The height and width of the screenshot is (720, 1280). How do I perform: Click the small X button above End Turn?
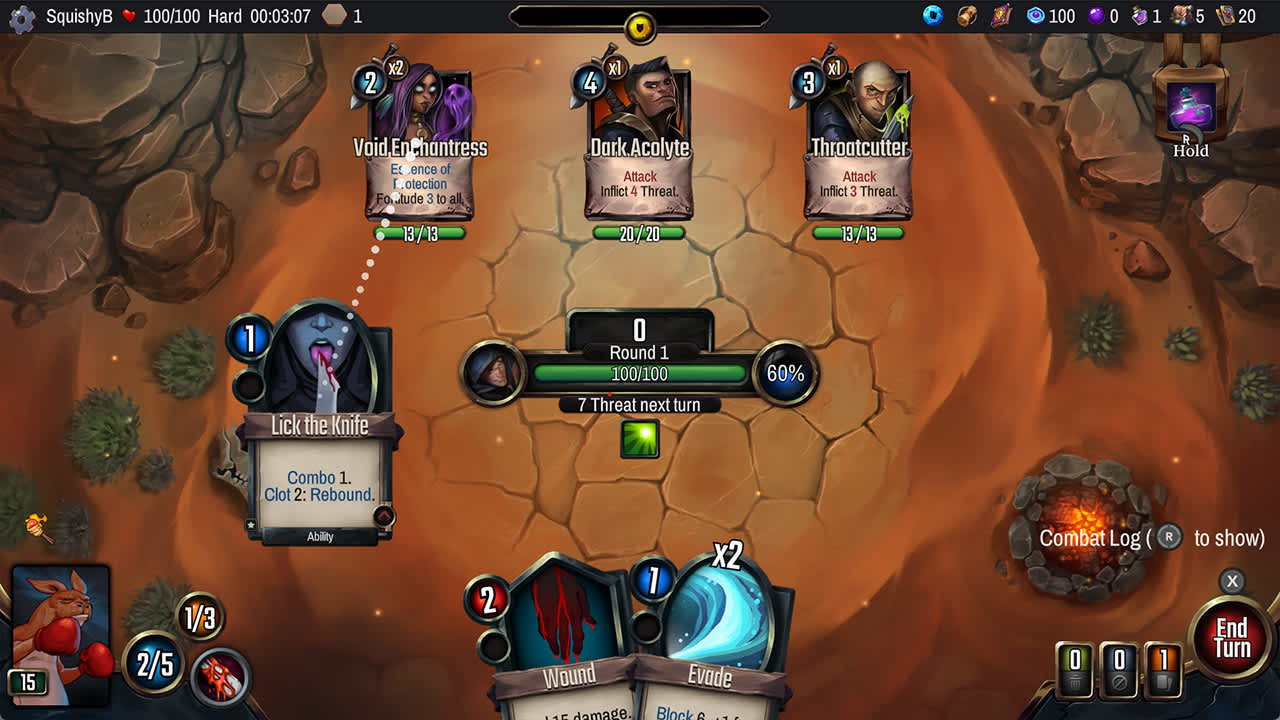tap(1232, 581)
